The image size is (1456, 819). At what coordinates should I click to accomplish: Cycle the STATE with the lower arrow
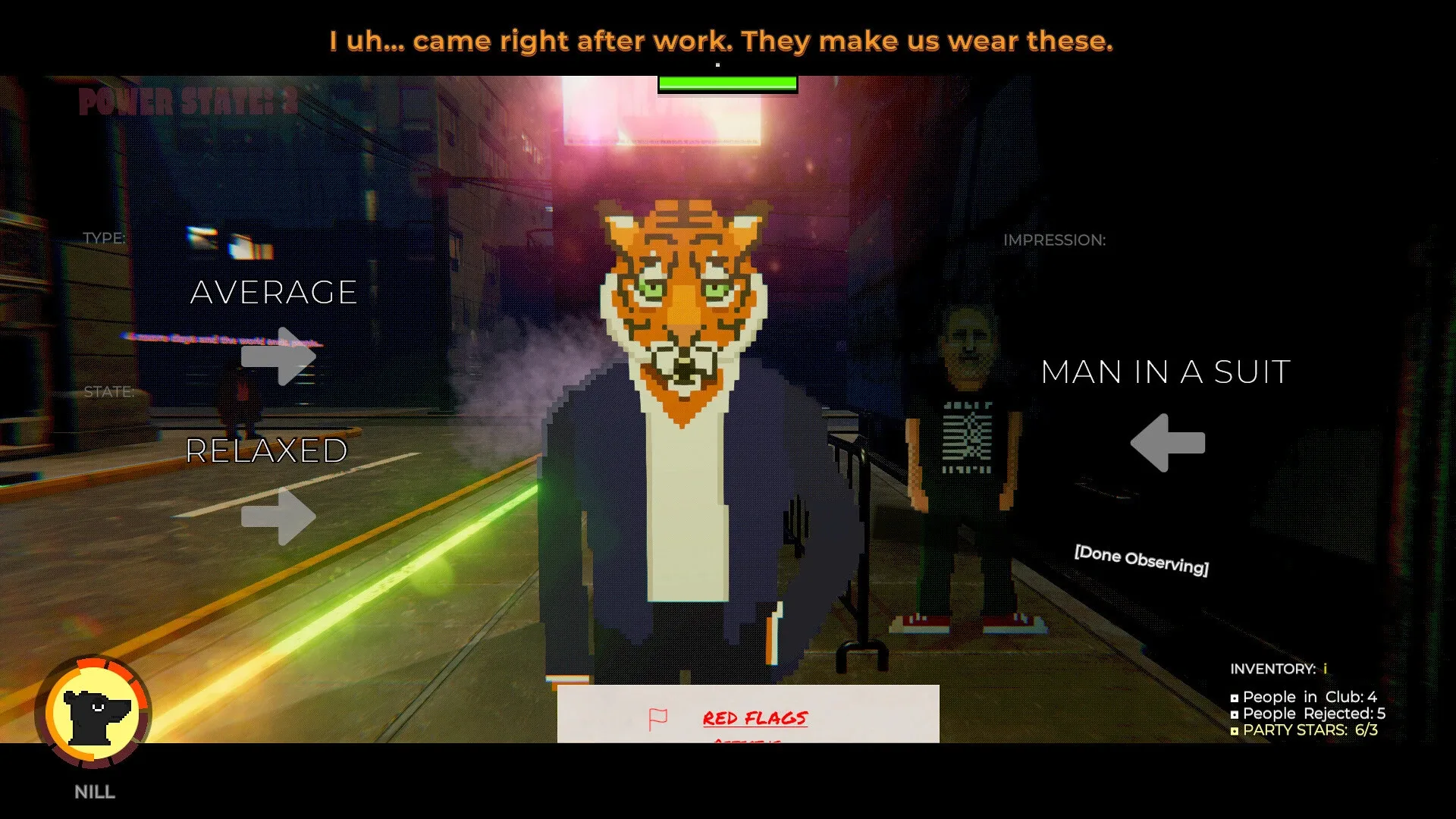[x=279, y=518]
